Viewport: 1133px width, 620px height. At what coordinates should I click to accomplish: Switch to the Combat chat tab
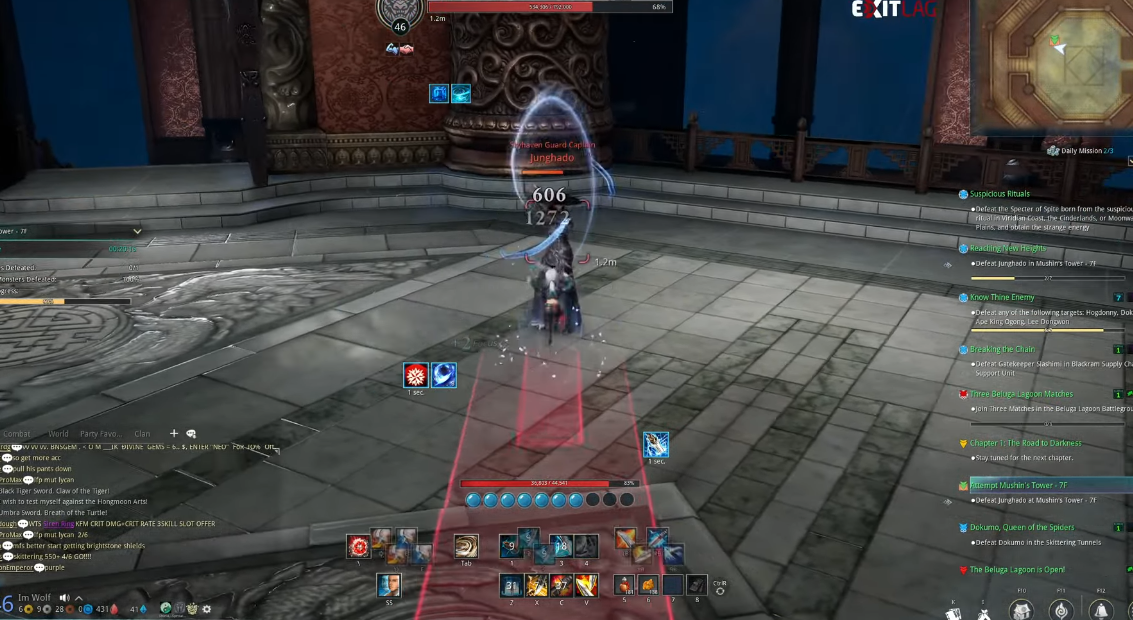[17, 434]
